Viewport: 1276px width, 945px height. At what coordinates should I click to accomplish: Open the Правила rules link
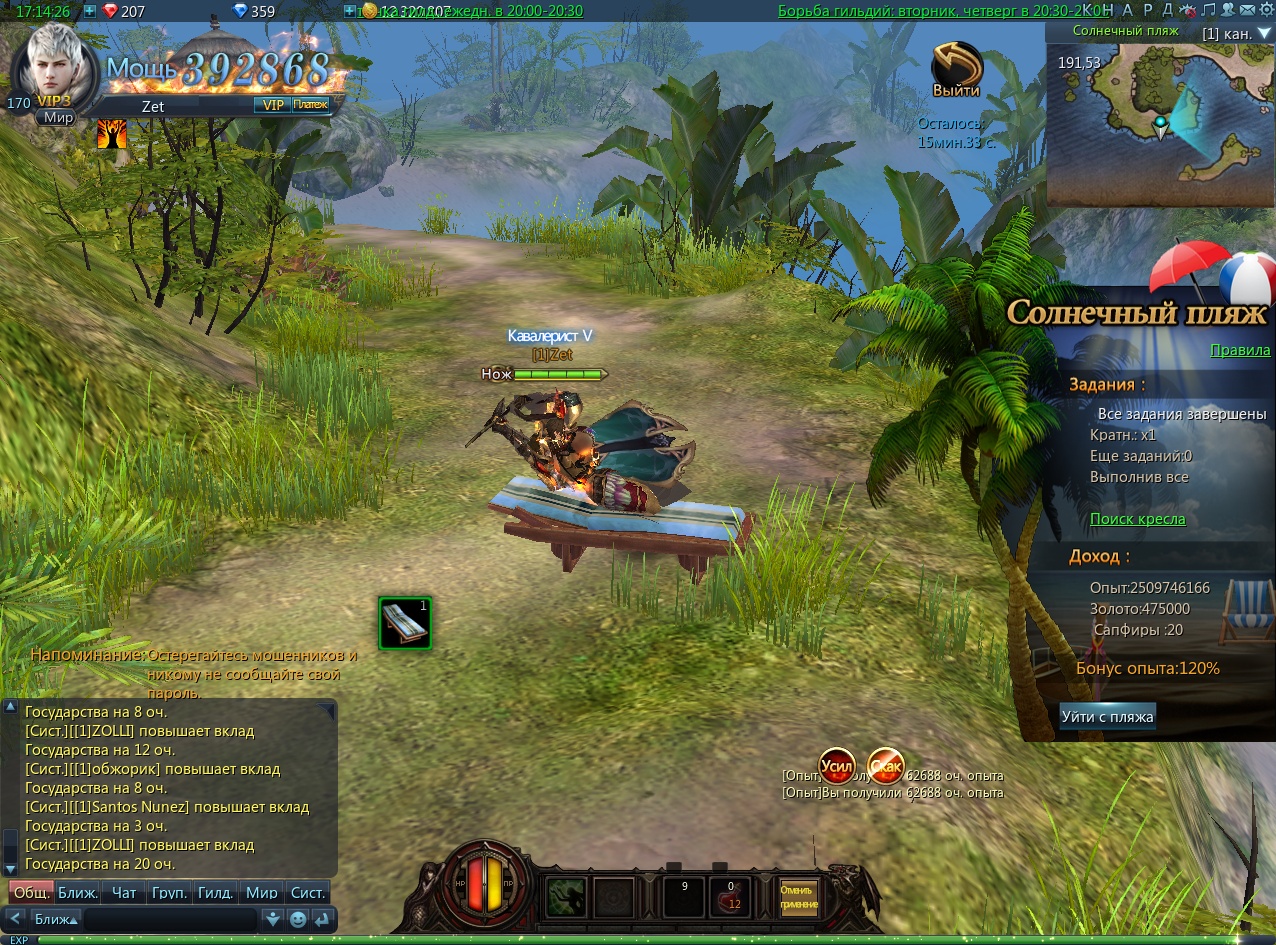1240,350
